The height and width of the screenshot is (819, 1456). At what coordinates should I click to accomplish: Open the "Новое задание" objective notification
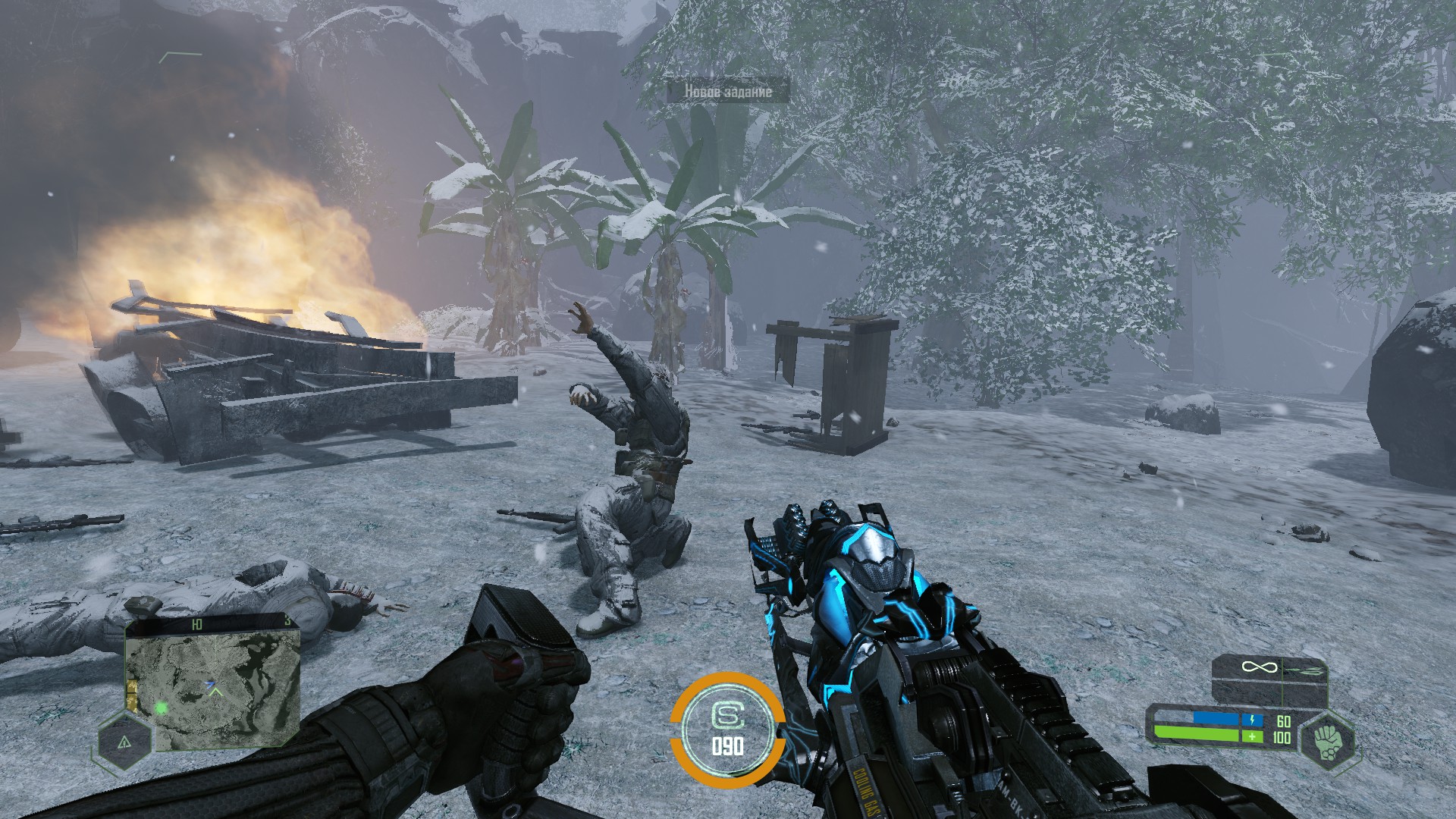[x=728, y=91]
